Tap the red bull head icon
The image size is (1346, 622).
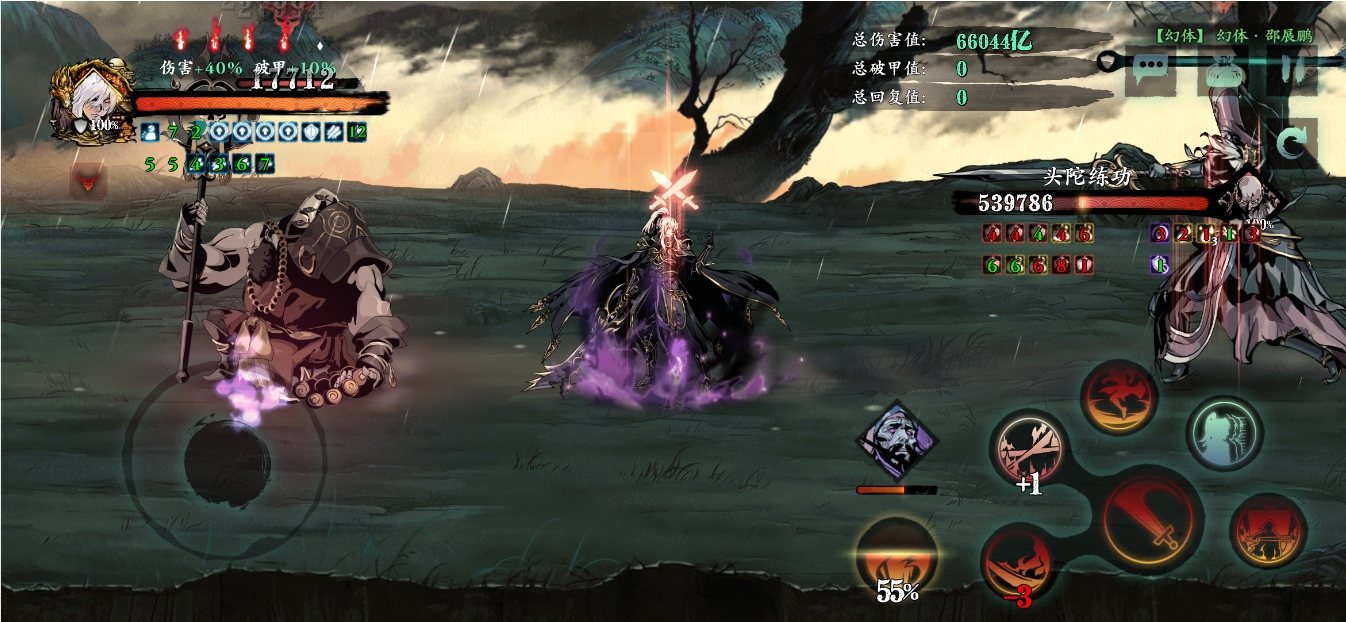coord(88,181)
